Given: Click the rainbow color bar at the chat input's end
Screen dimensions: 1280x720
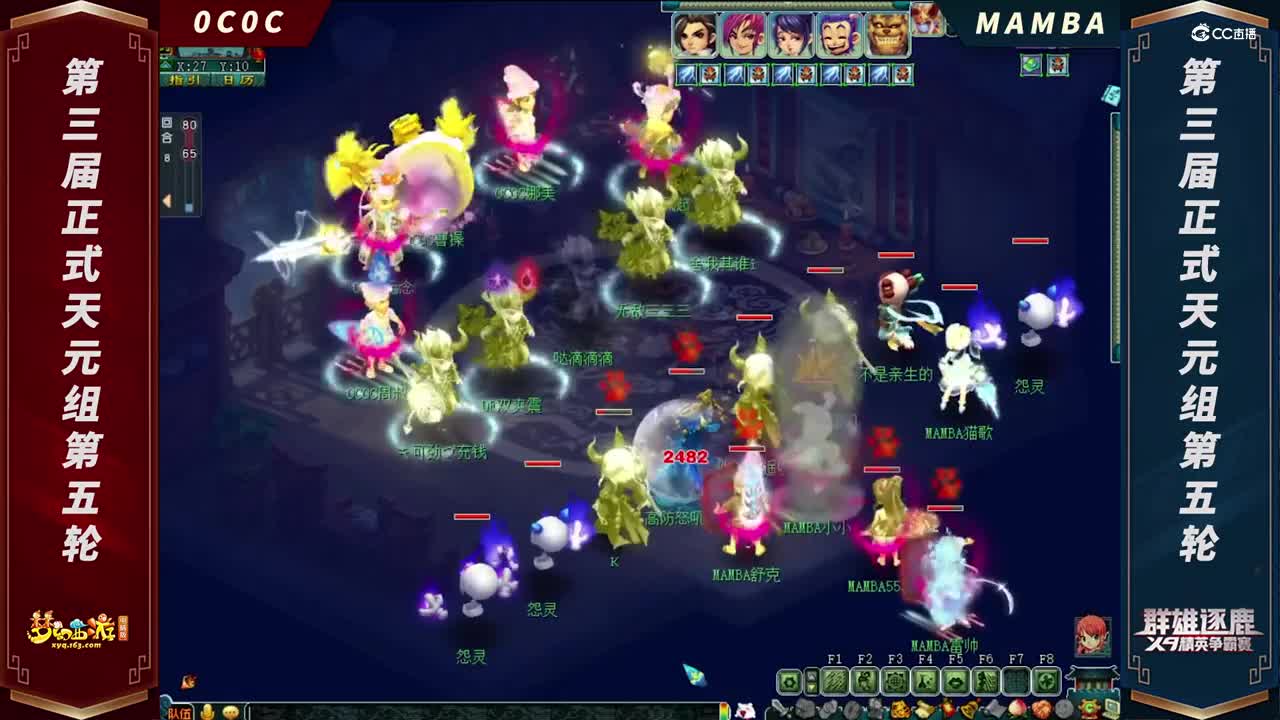Looking at the screenshot, I should pyautogui.click(x=724, y=709).
